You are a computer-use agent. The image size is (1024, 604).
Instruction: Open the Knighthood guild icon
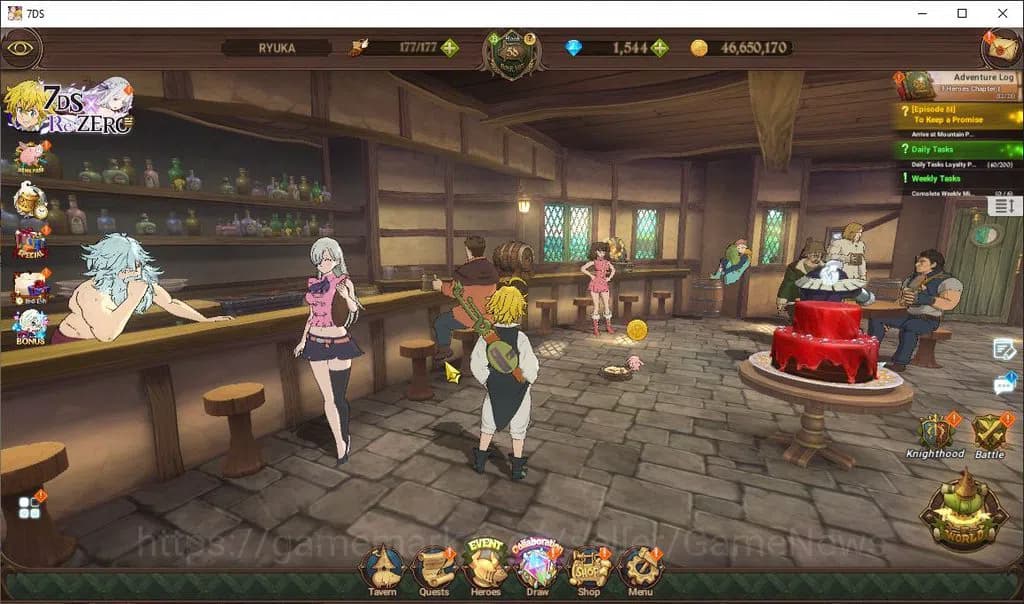pyautogui.click(x=935, y=434)
